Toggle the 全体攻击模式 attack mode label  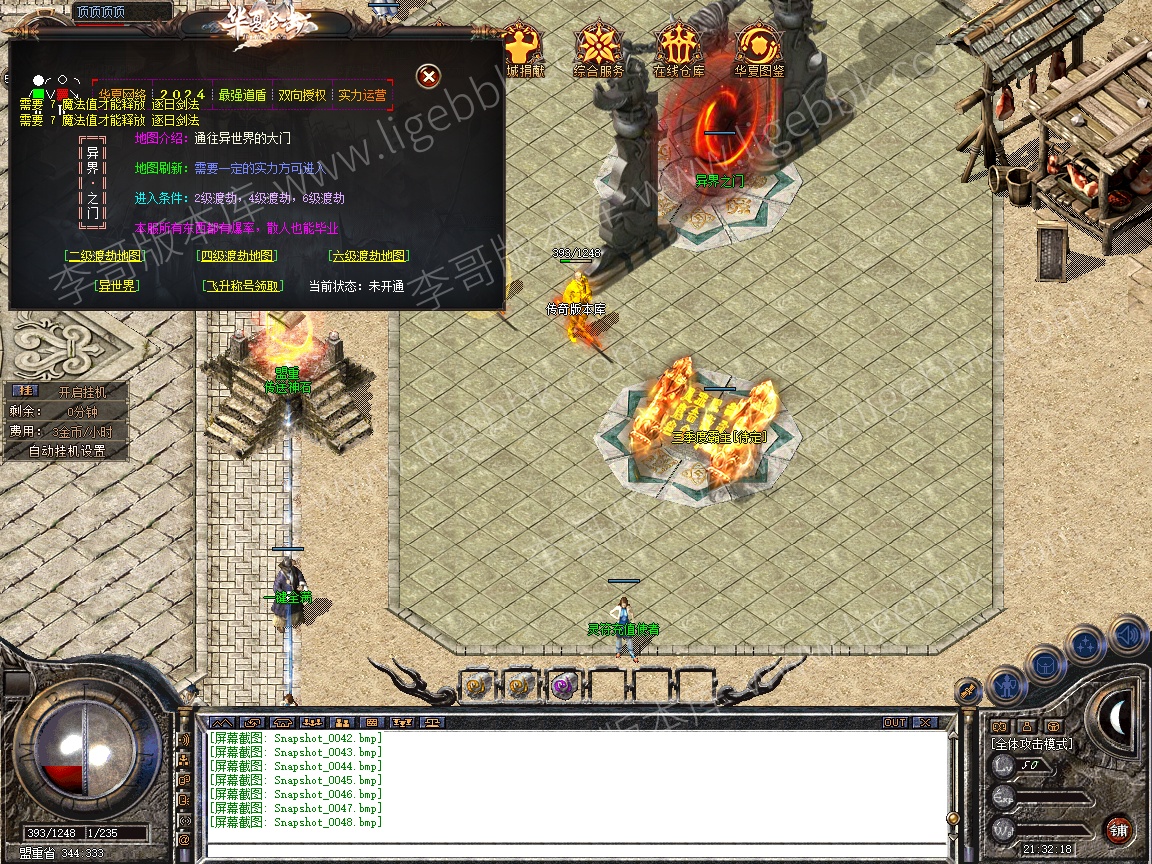click(1031, 744)
